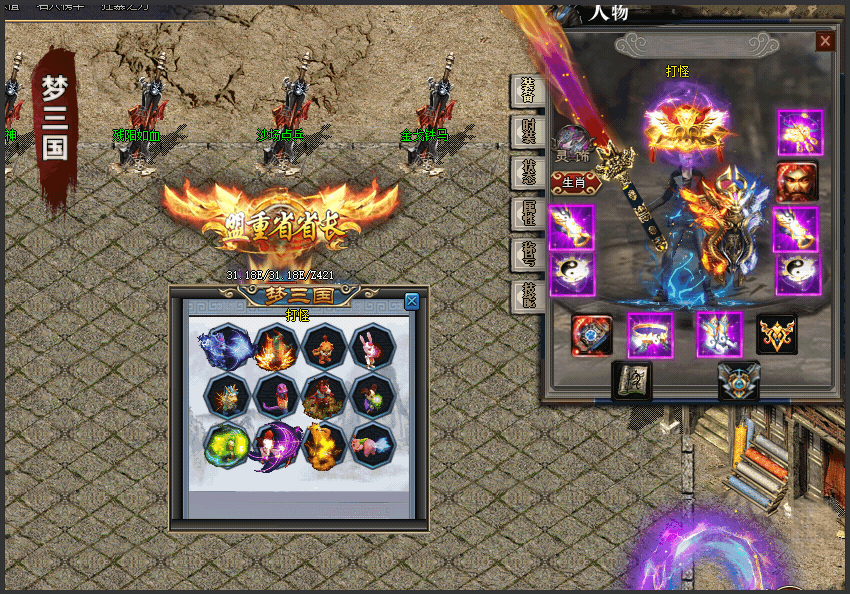Choose the blue dragon beast icon
The image size is (850, 594).
coord(226,346)
